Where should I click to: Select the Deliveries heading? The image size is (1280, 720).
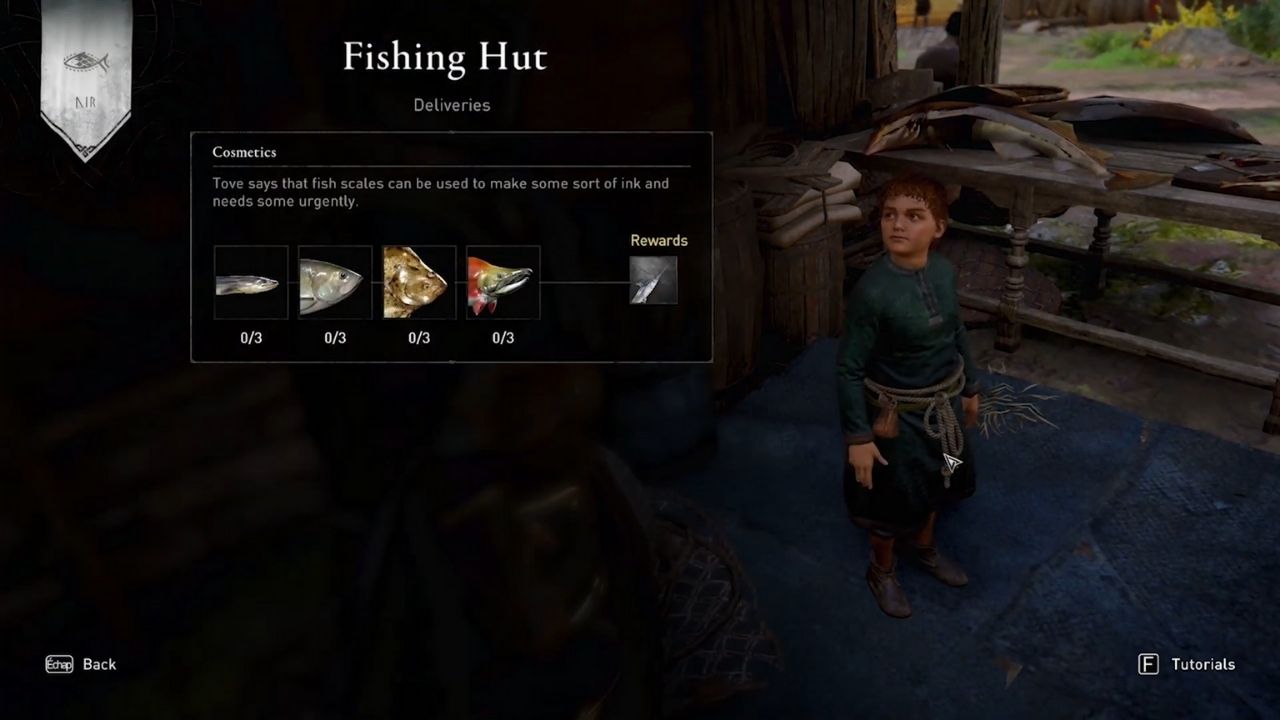[x=451, y=105]
